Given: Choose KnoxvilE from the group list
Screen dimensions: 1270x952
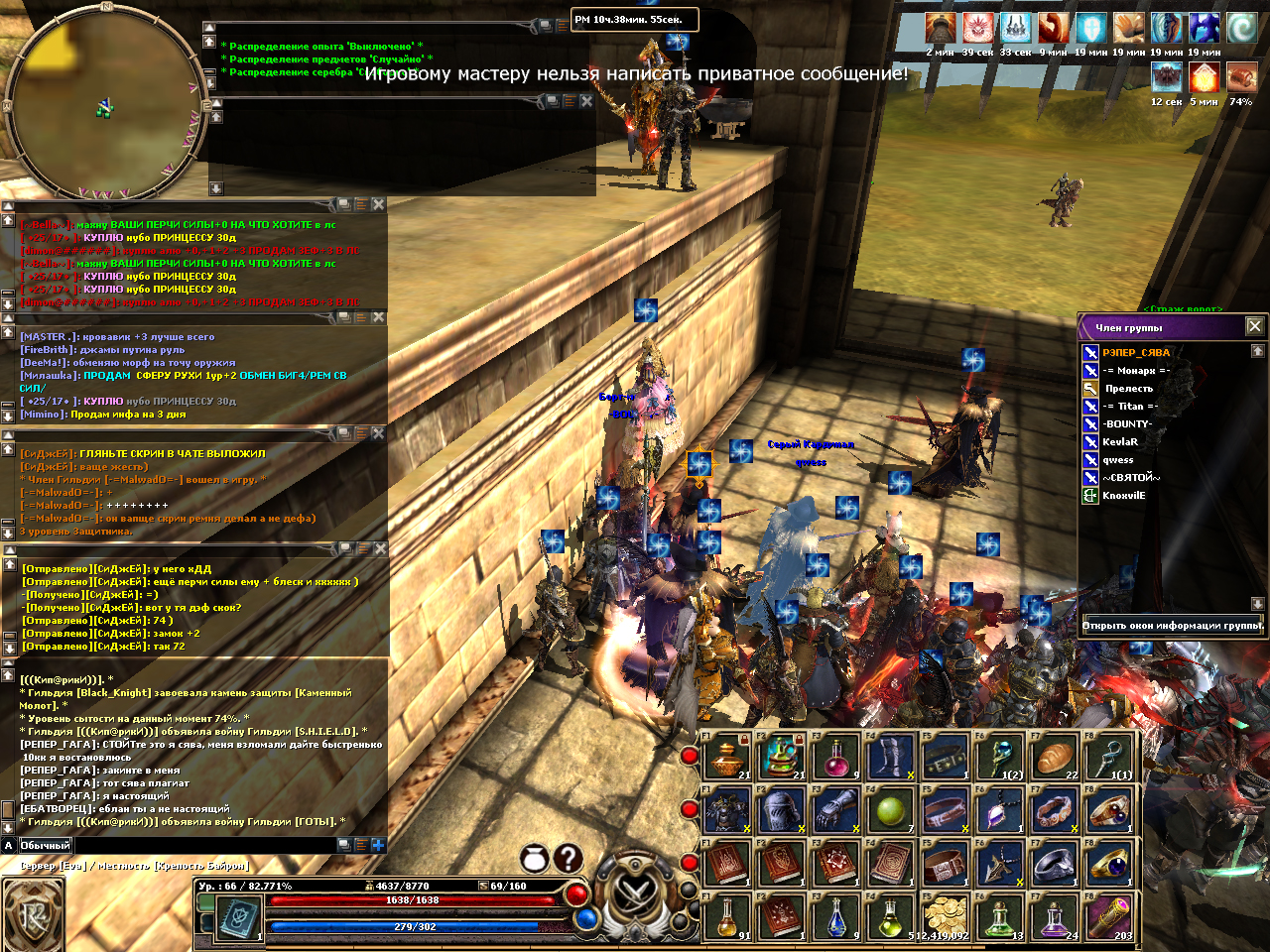Looking at the screenshot, I should (x=1123, y=496).
